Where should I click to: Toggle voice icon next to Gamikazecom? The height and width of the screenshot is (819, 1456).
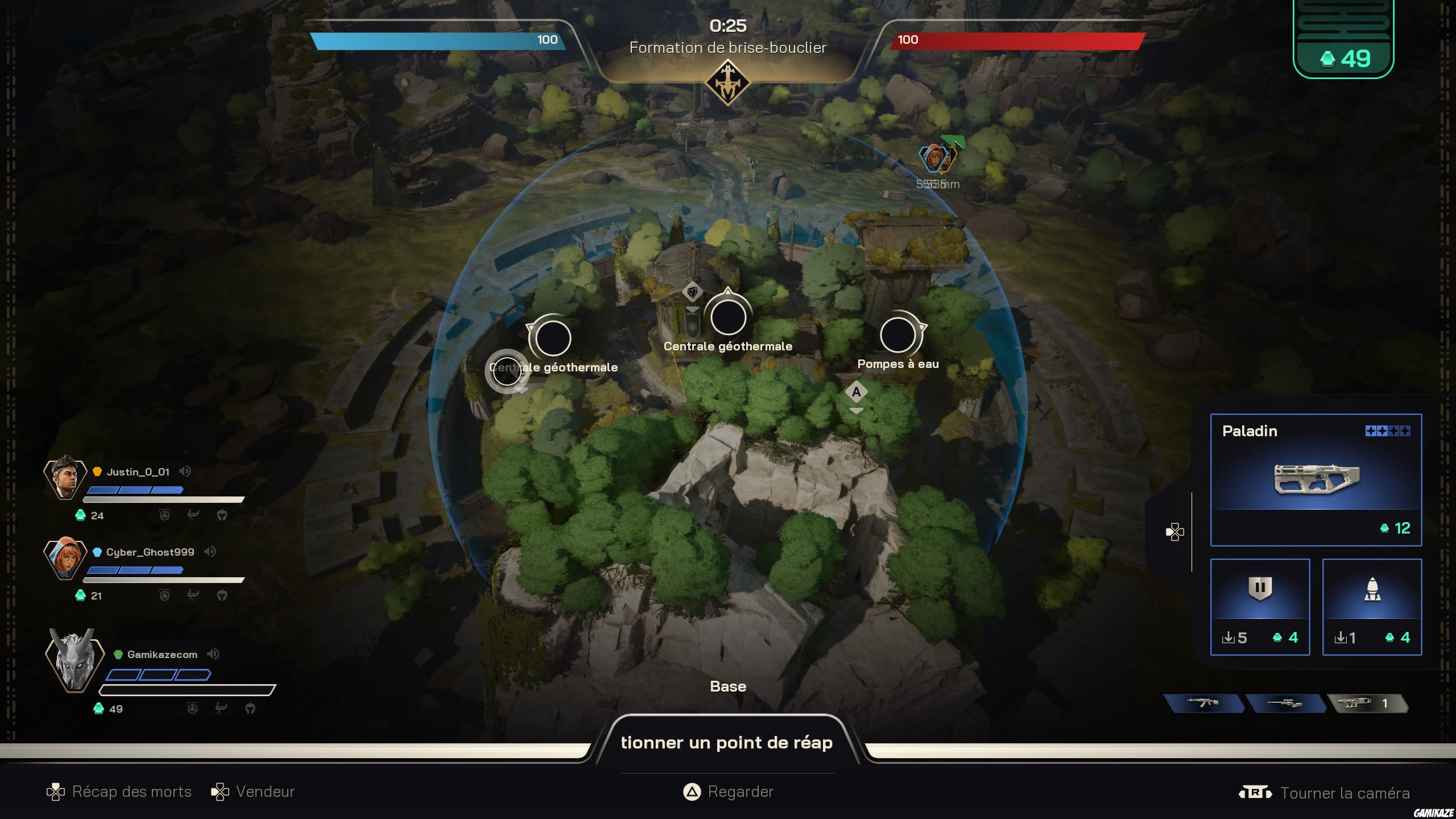pyautogui.click(x=212, y=654)
